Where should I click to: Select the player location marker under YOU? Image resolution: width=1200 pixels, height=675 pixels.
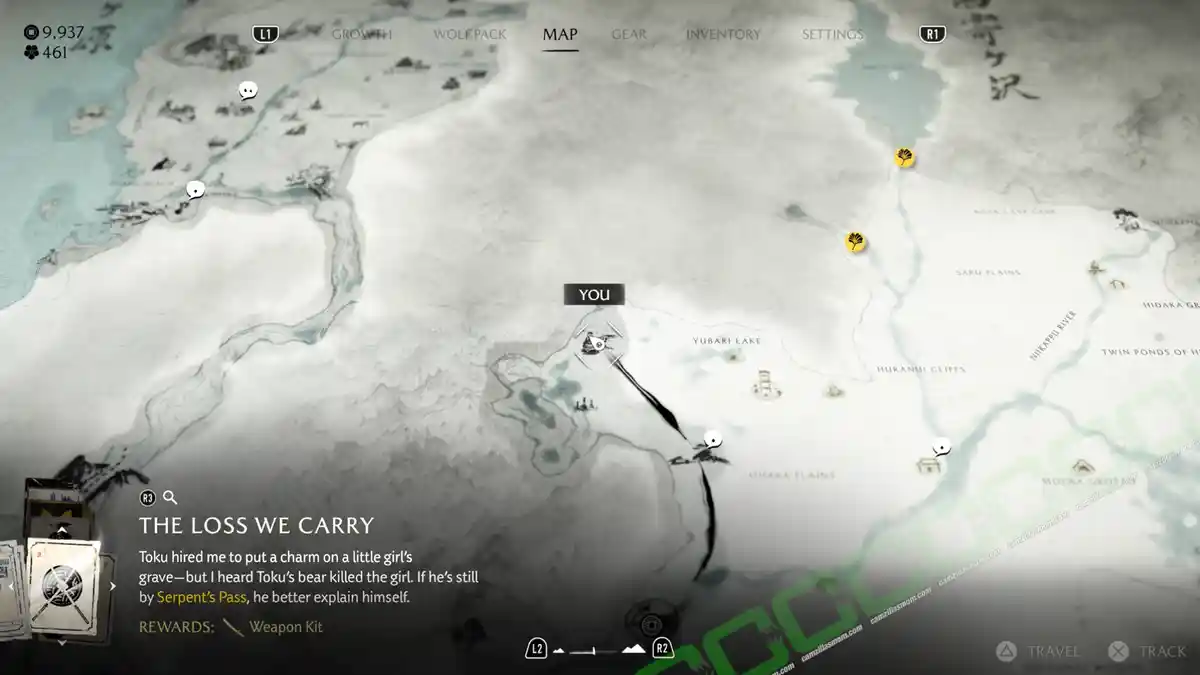click(595, 344)
